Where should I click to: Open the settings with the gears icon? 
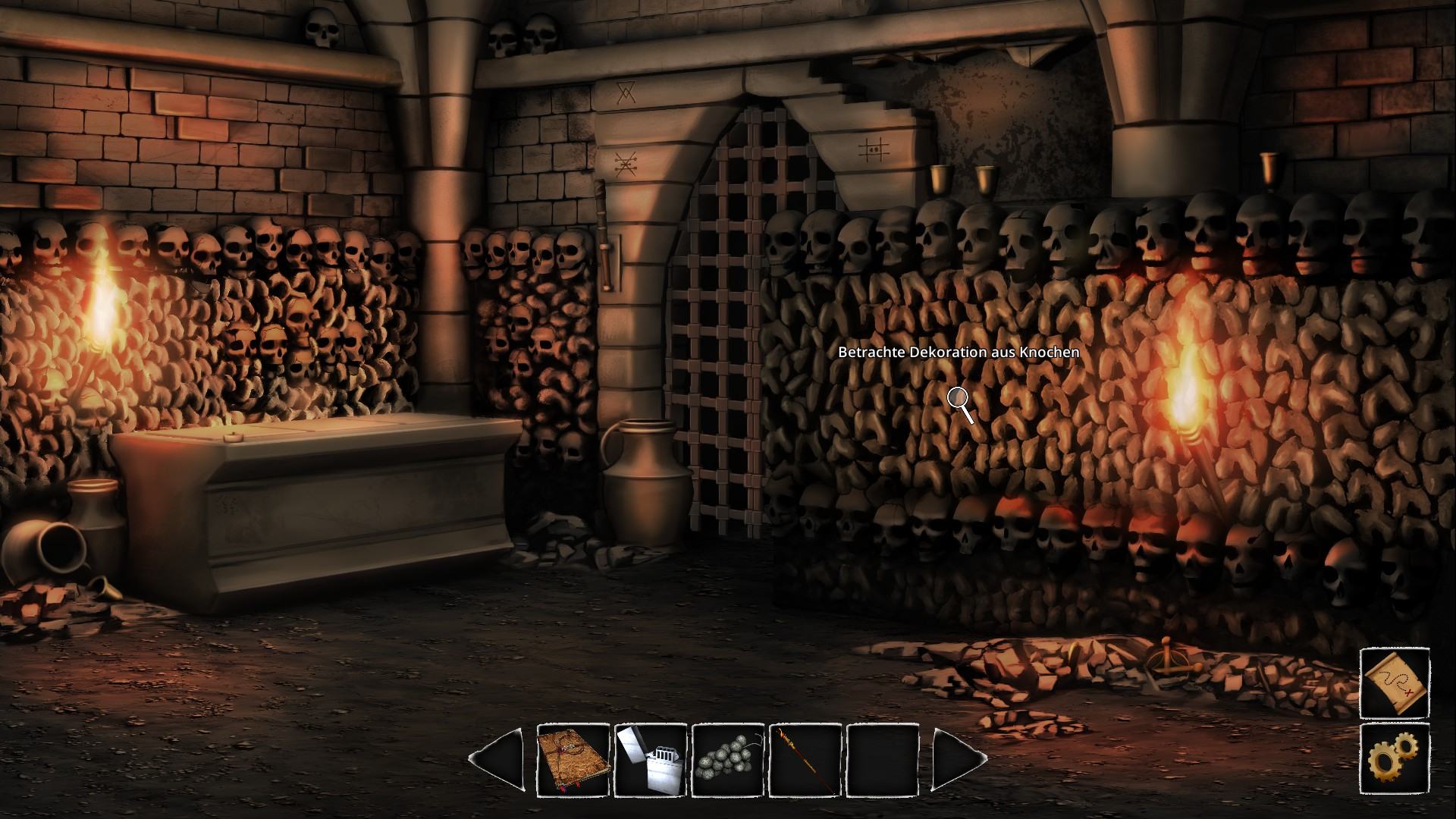tap(1395, 759)
